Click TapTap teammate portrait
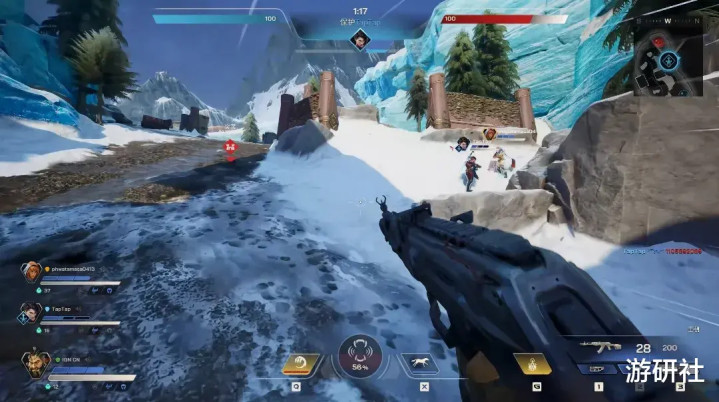719x402 pixels. tap(30, 313)
